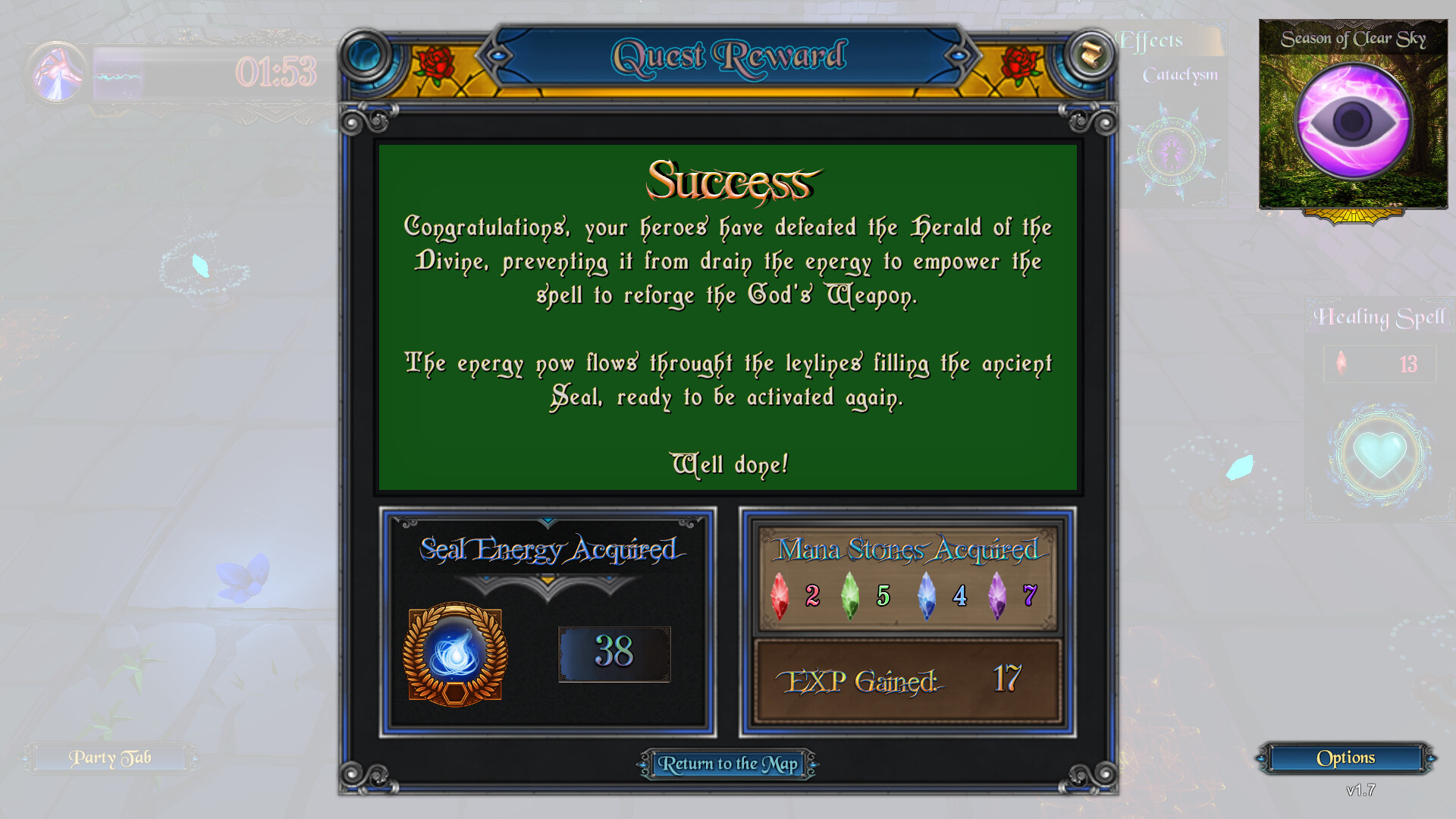This screenshot has height=819, width=1456.
Task: Open the Options menu
Action: pyautogui.click(x=1345, y=758)
